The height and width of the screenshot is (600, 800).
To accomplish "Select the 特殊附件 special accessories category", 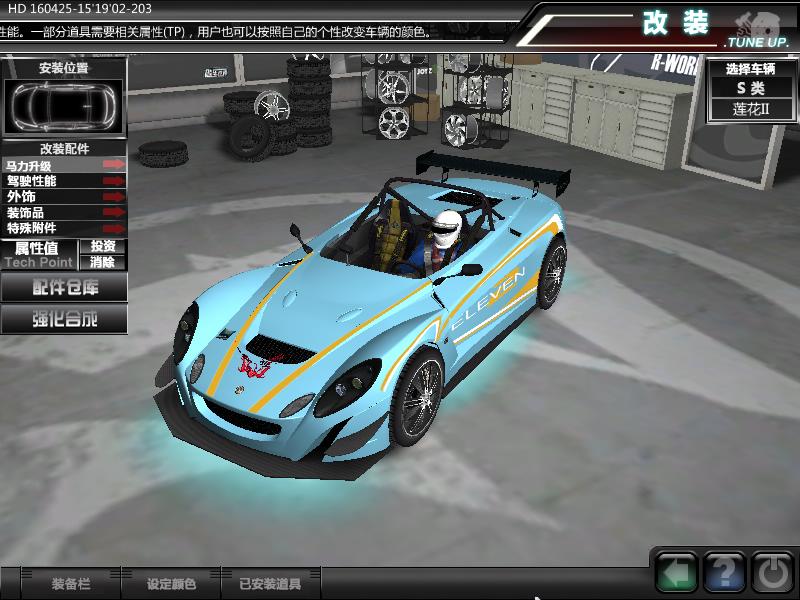I will (65, 228).
